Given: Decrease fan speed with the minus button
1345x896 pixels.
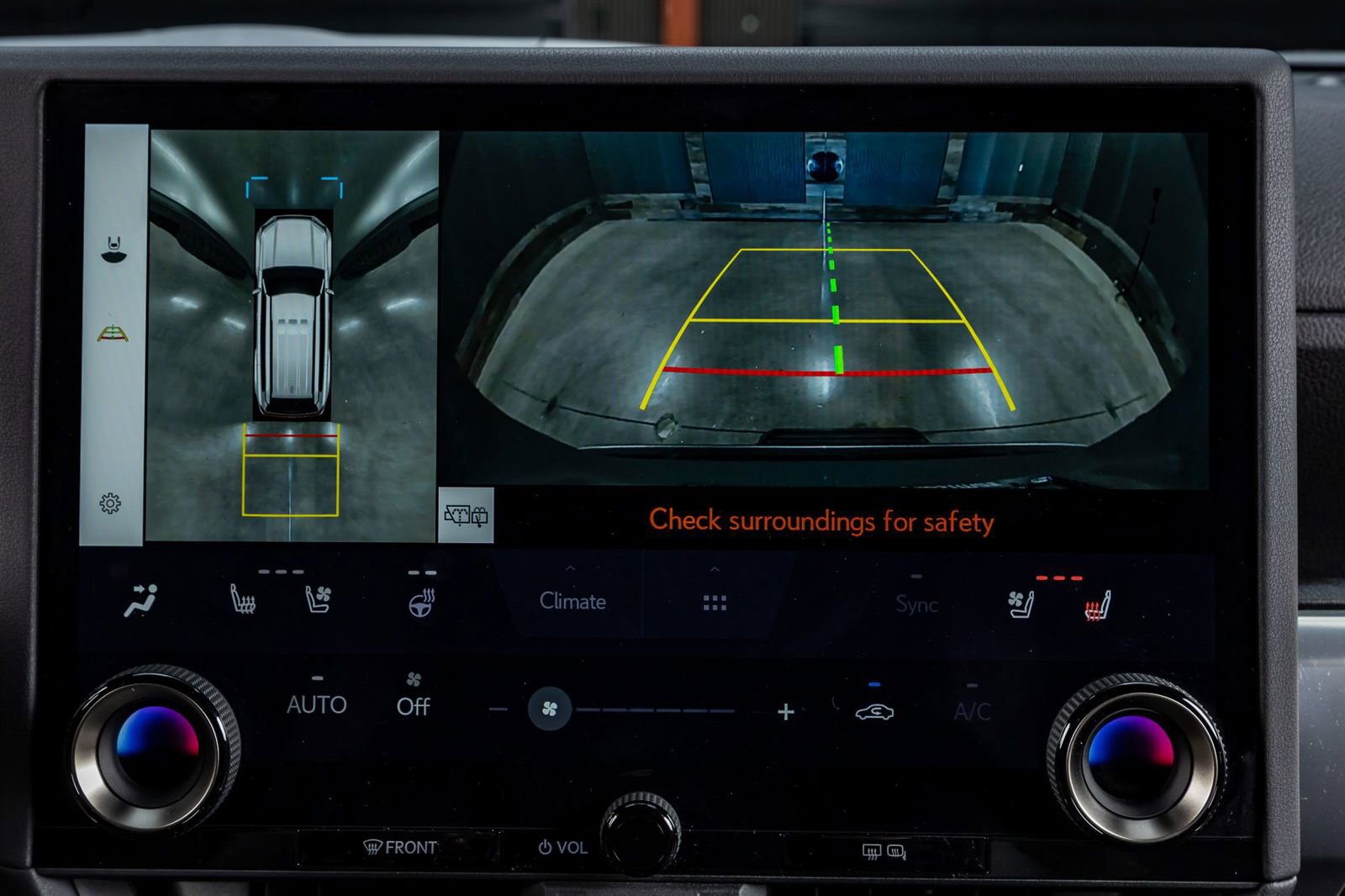Looking at the screenshot, I should (498, 710).
